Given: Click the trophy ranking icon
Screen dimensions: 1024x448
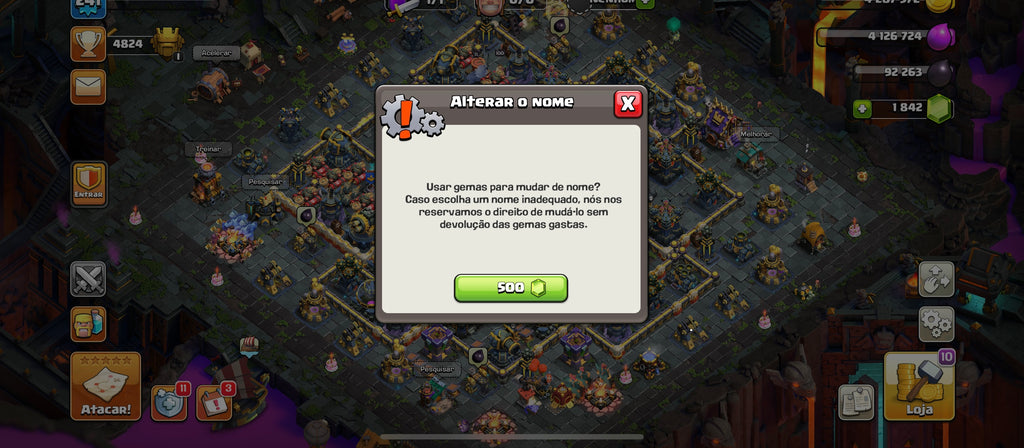Looking at the screenshot, I should (x=88, y=43).
